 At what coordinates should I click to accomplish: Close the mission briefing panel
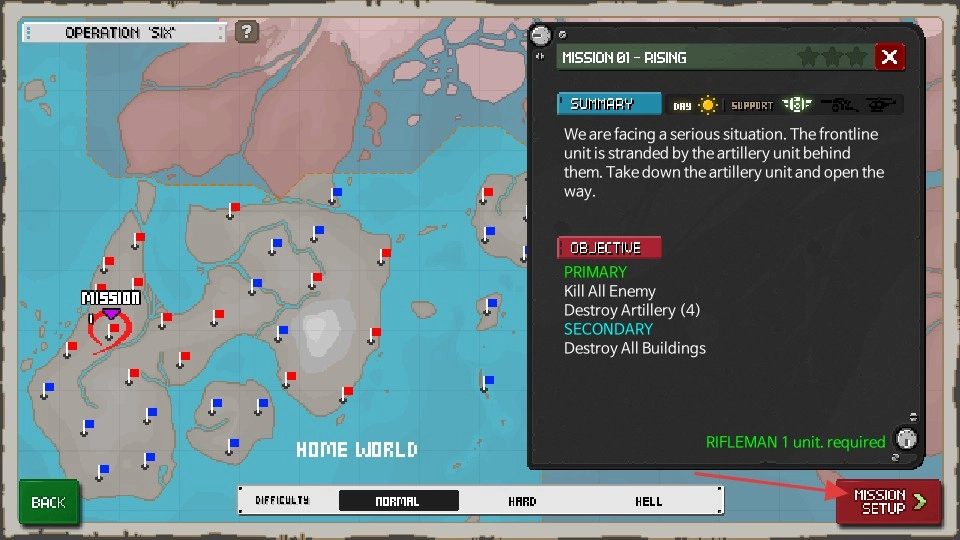(x=889, y=57)
